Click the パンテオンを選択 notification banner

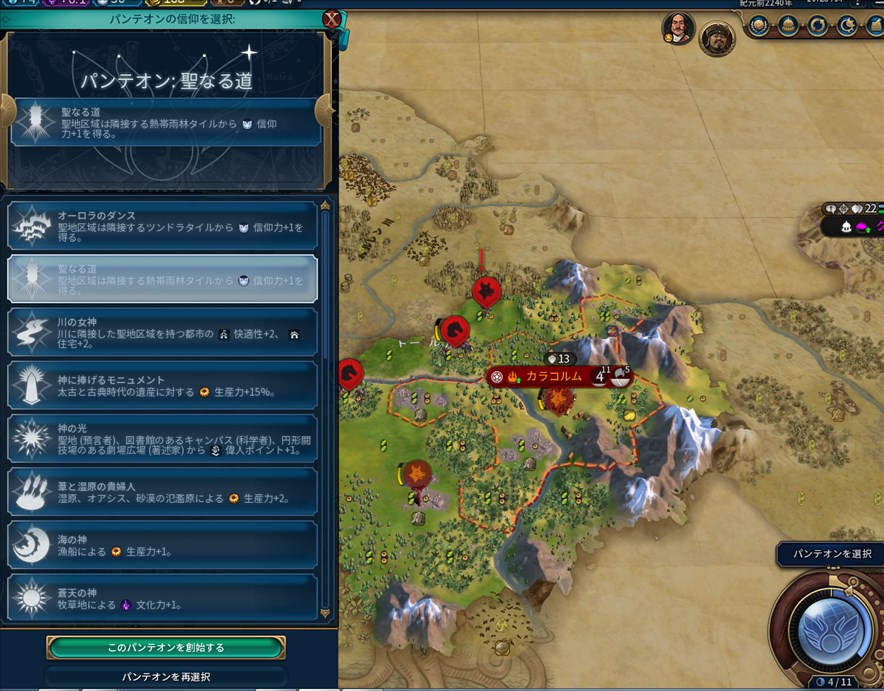point(831,553)
